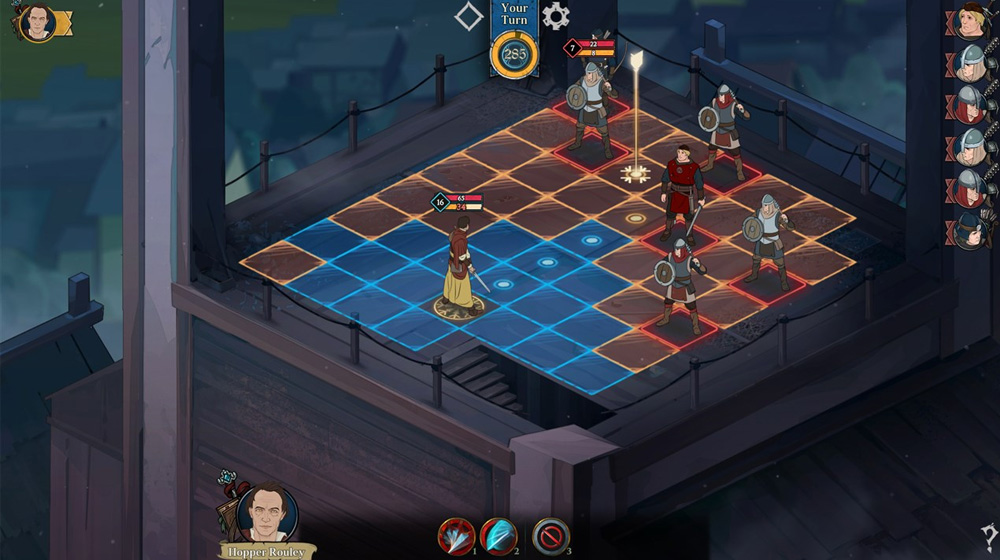This screenshot has width=1000, height=560.
Task: Select the red cancel-circle ability
Action: [x=550, y=537]
